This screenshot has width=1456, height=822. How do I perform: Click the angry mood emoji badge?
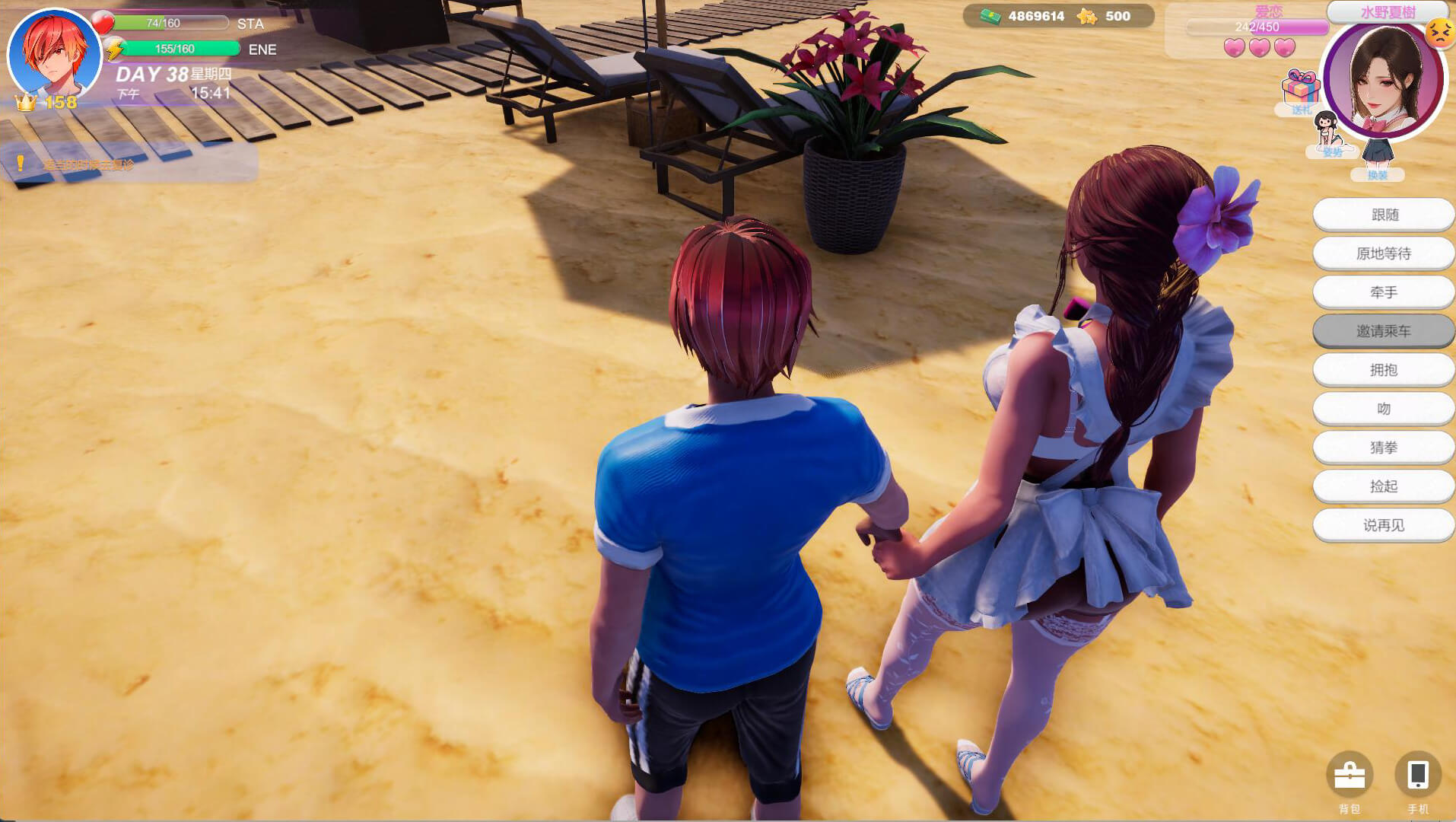click(x=1439, y=33)
